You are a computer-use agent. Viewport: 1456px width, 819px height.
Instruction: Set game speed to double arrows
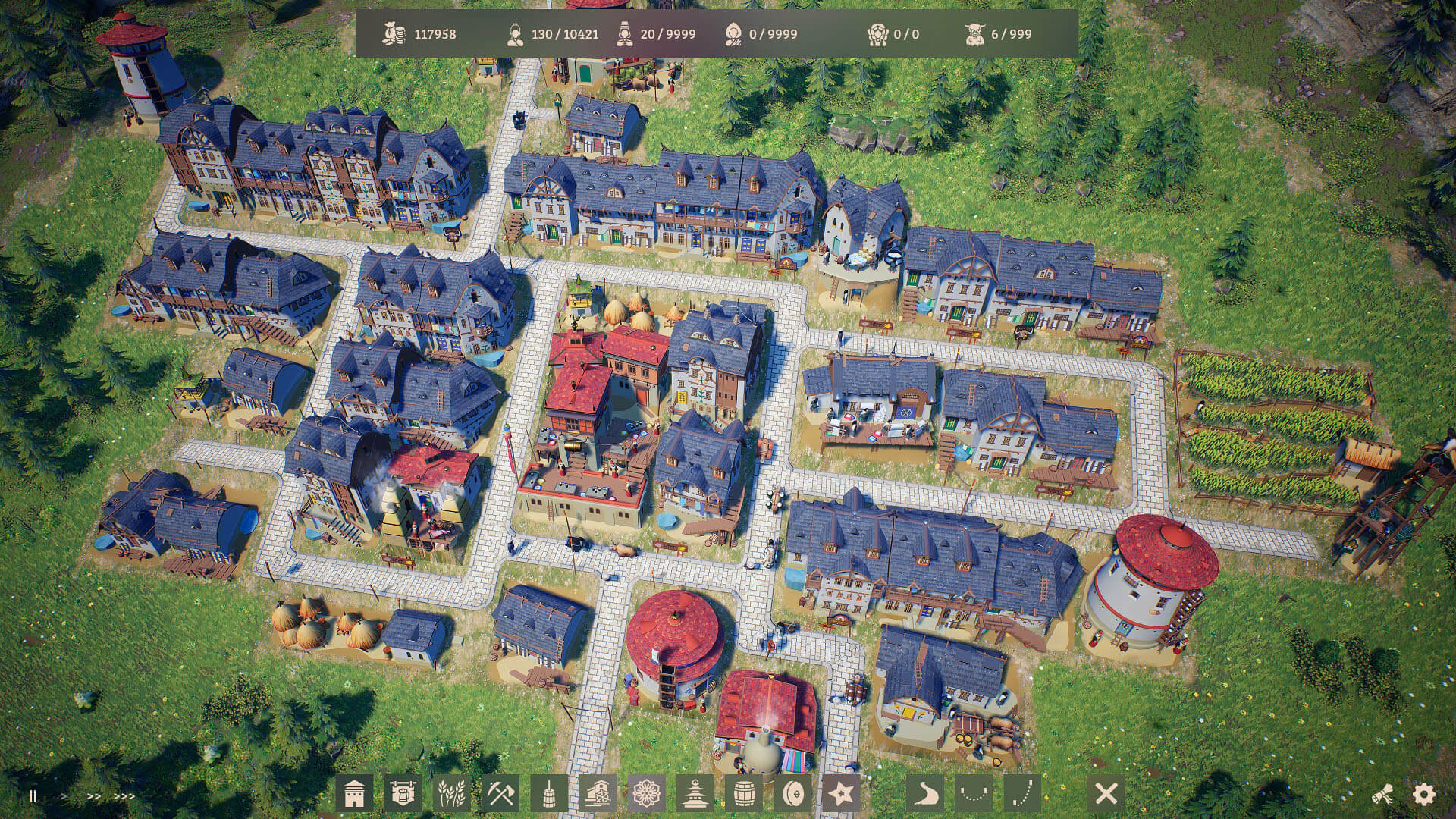tap(93, 796)
